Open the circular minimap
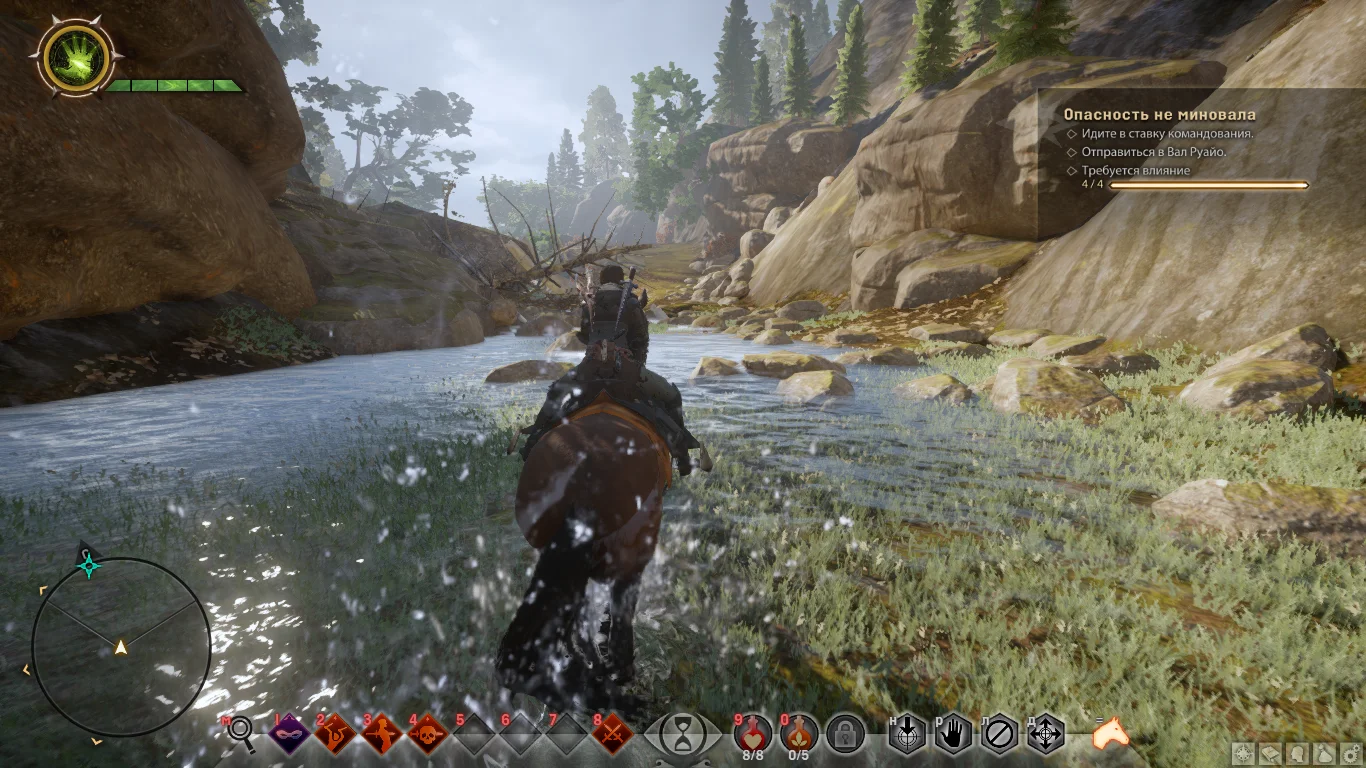The height and width of the screenshot is (768, 1366). click(x=121, y=647)
